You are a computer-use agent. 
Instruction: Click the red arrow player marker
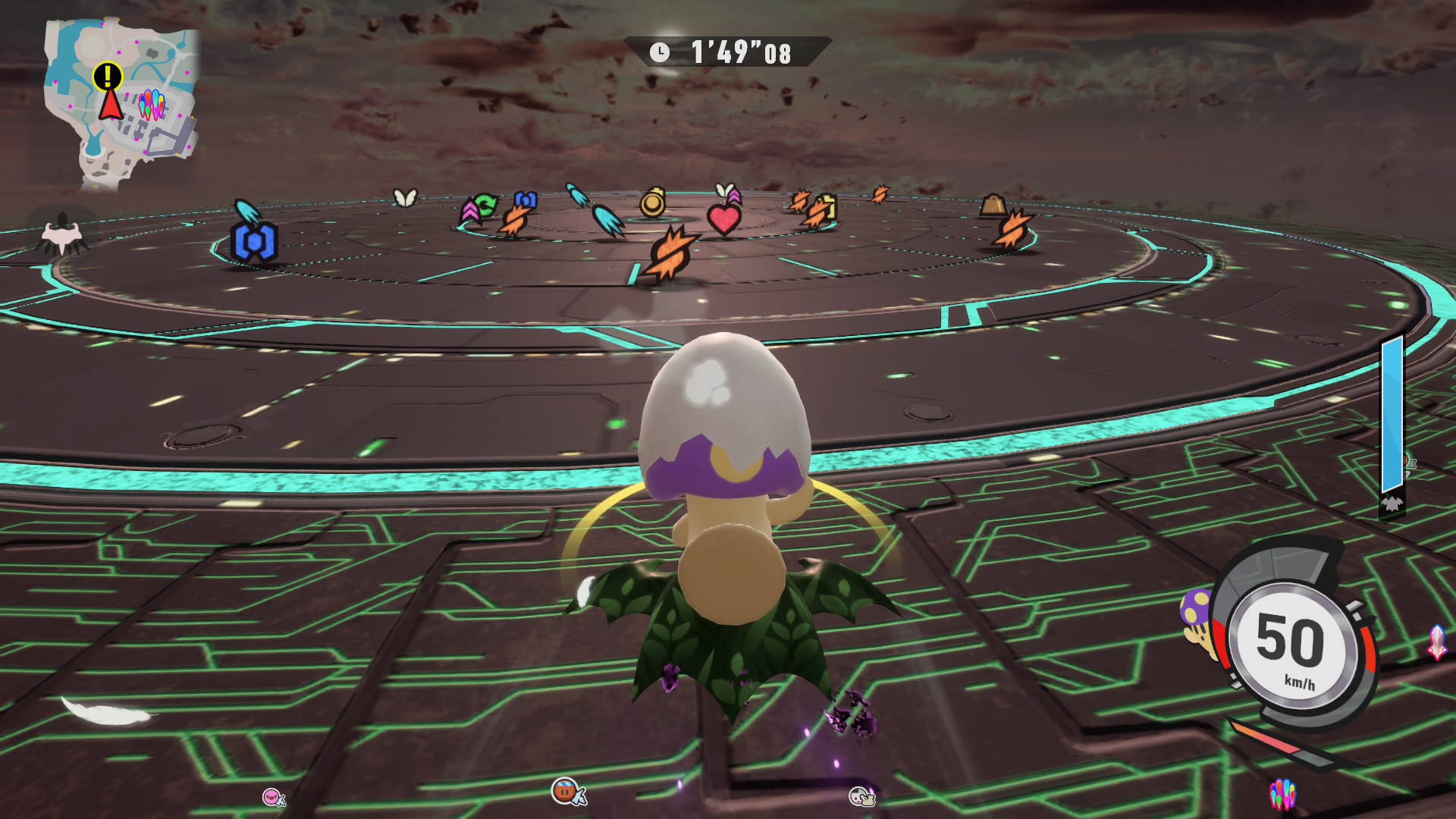111,105
